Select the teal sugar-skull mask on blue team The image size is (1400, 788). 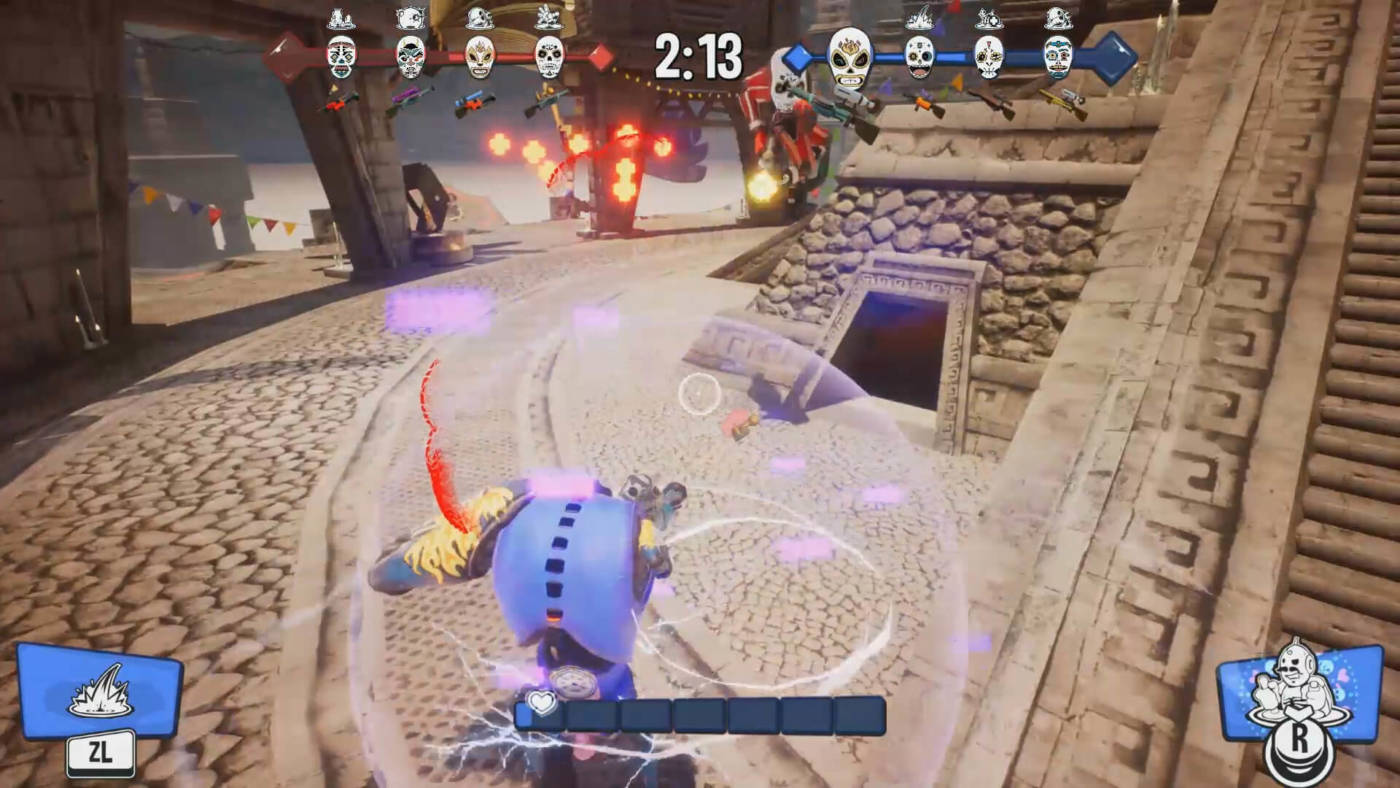1057,57
